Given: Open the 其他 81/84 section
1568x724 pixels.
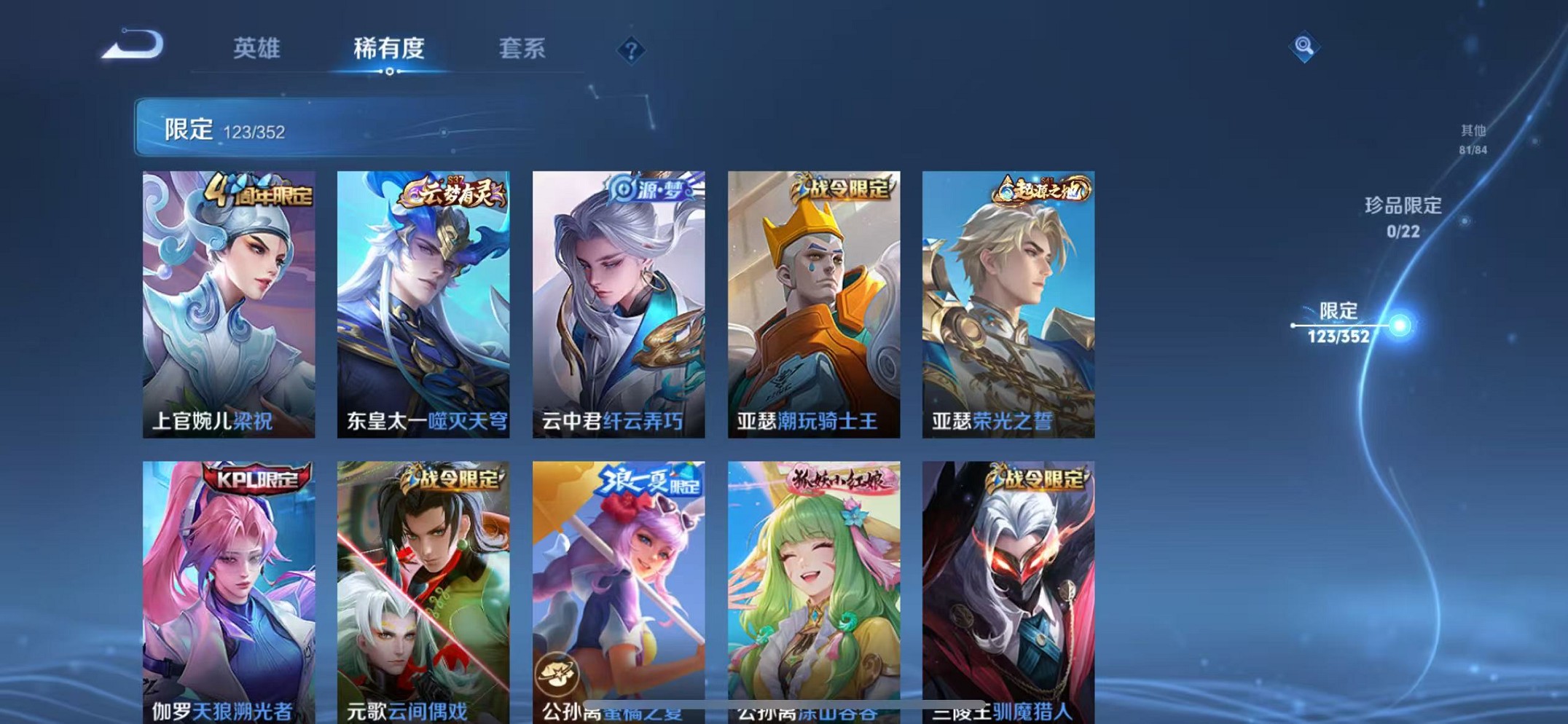Looking at the screenshot, I should point(1472,138).
